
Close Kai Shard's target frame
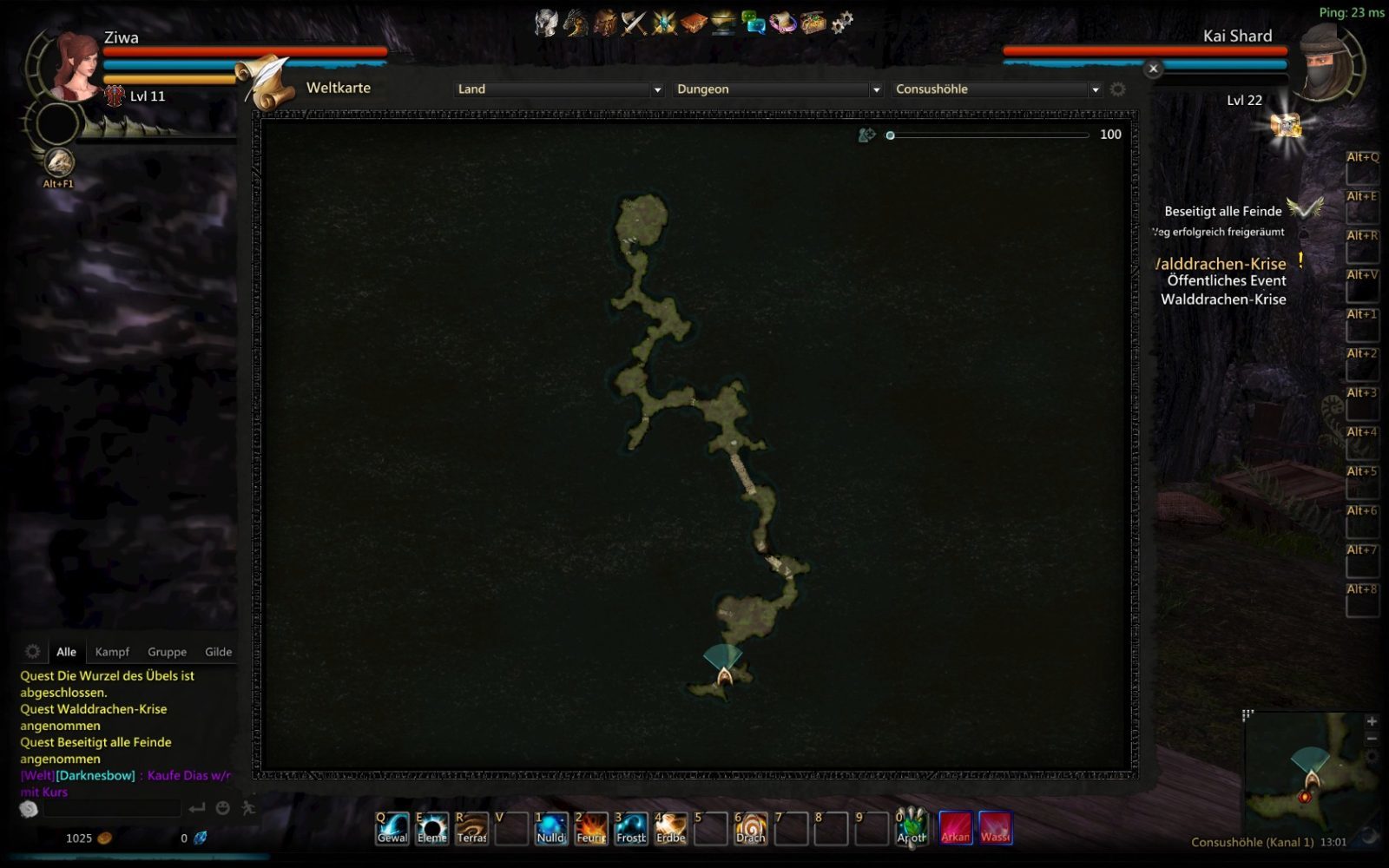click(x=1153, y=69)
